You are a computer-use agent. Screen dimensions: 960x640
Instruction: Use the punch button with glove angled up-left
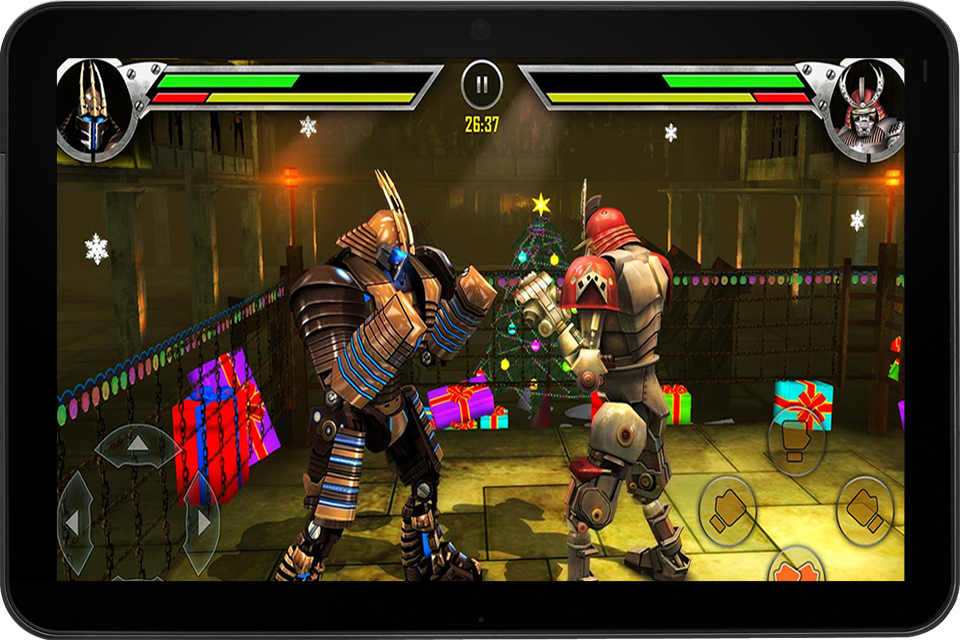click(x=864, y=509)
